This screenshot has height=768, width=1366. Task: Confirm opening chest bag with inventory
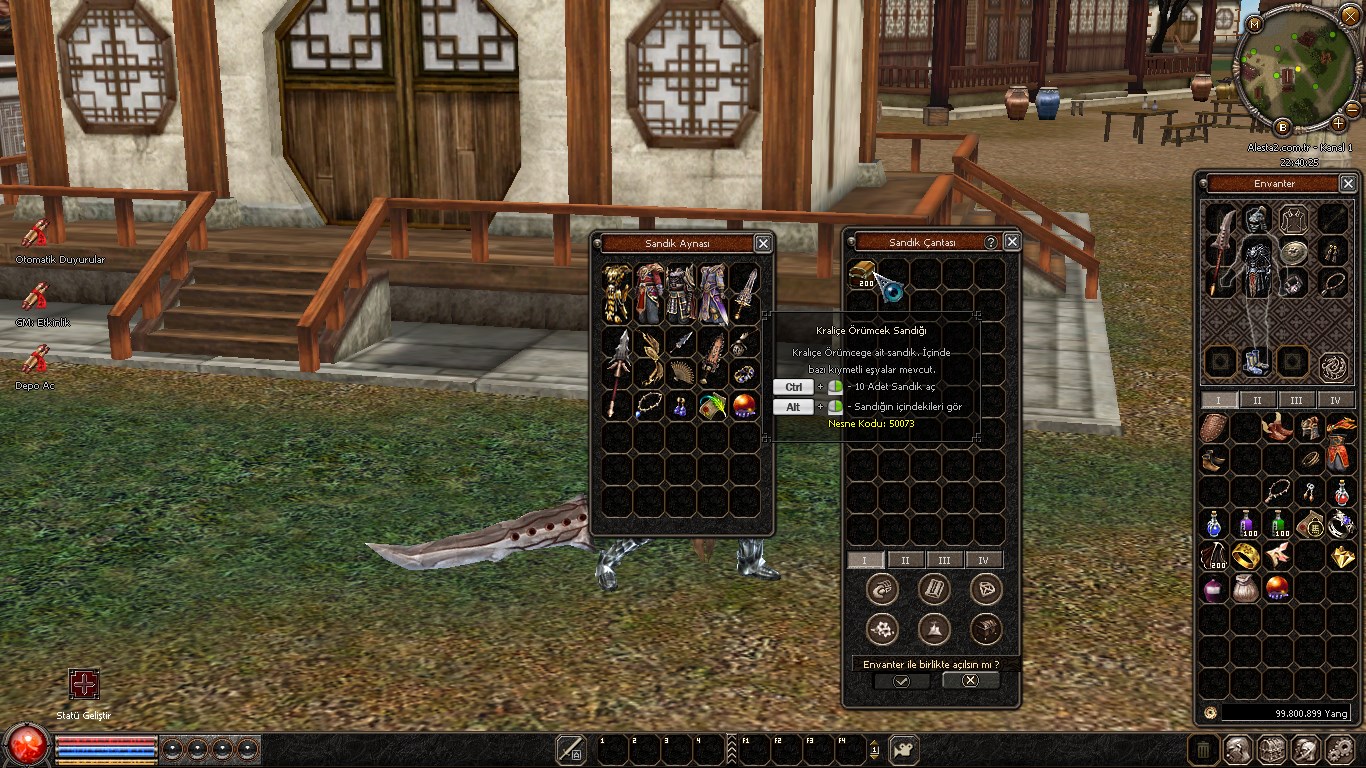901,681
